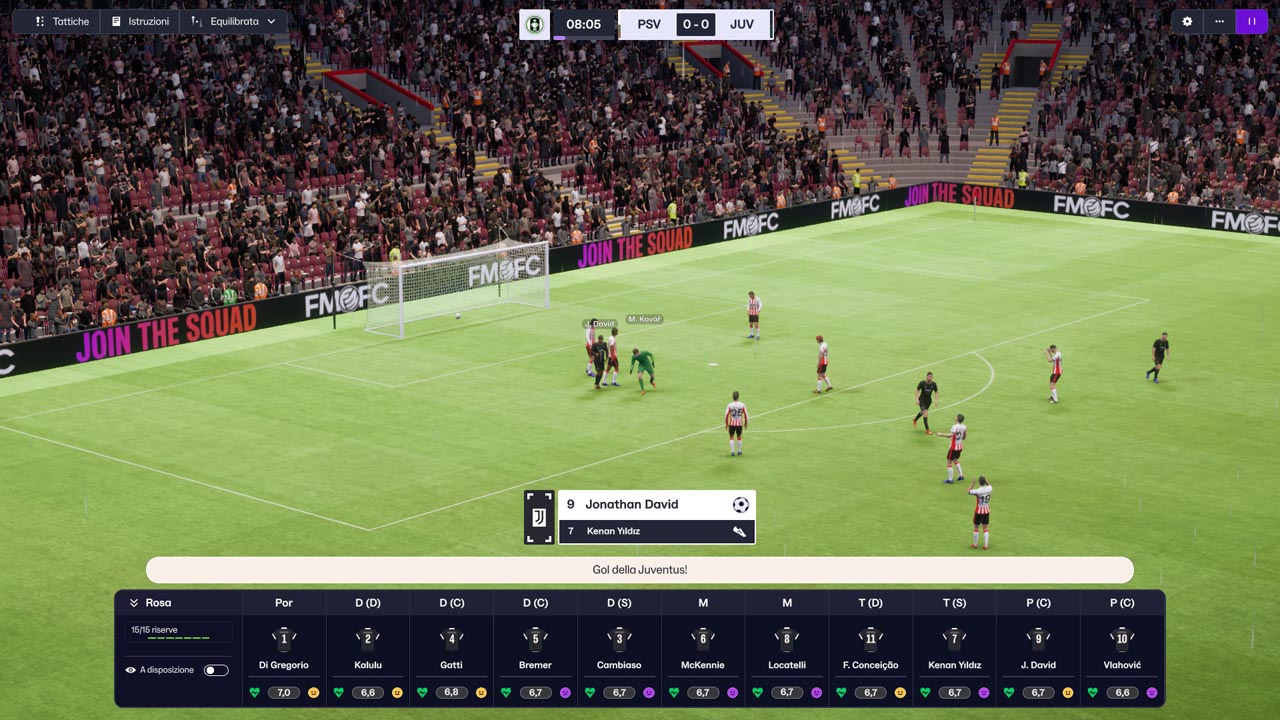Select Vlahović's shirt thumbnail in the squad bar
The width and height of the screenshot is (1280, 720).
[x=1121, y=638]
